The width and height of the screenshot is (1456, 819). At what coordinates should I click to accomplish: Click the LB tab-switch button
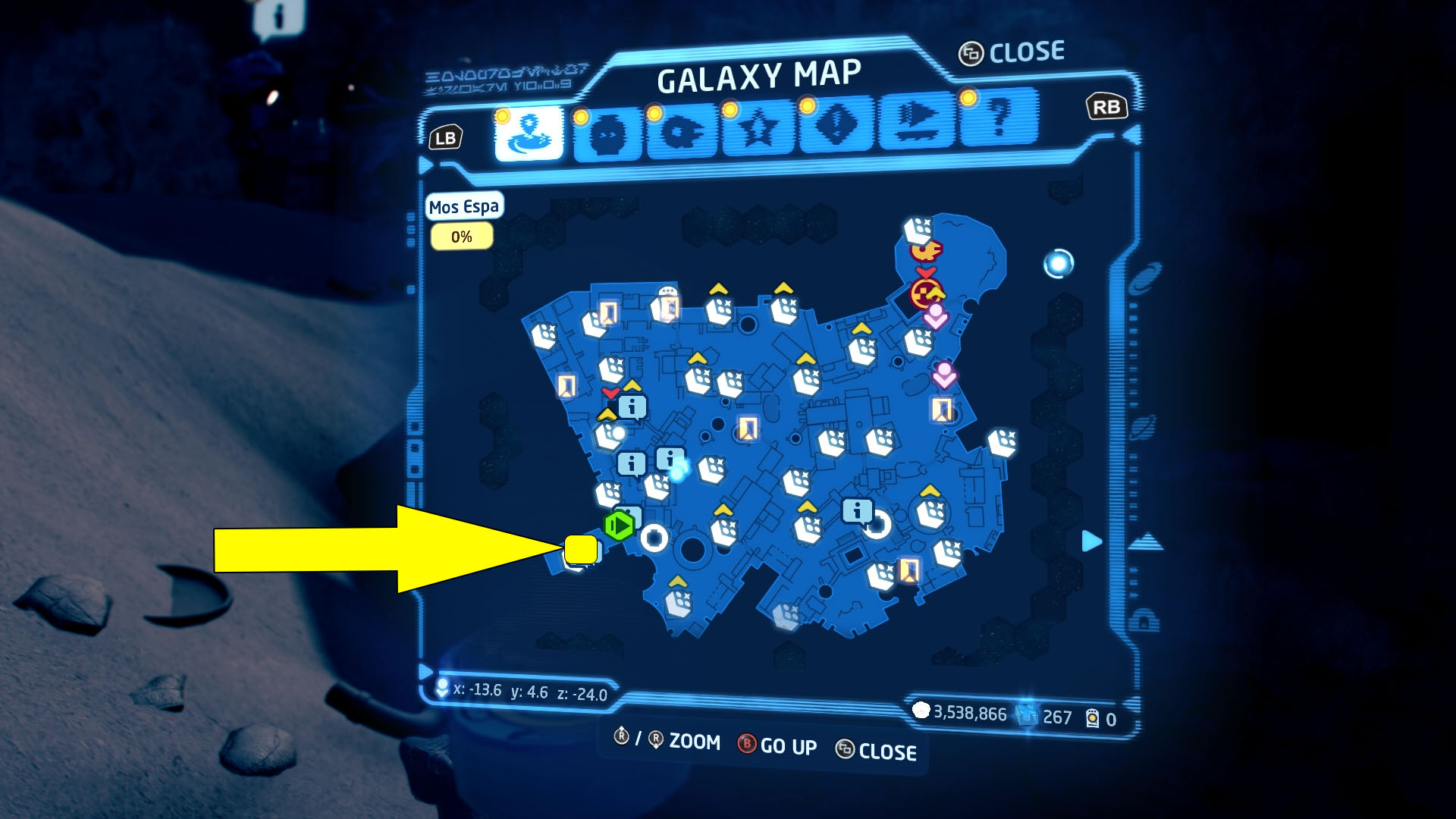447,137
